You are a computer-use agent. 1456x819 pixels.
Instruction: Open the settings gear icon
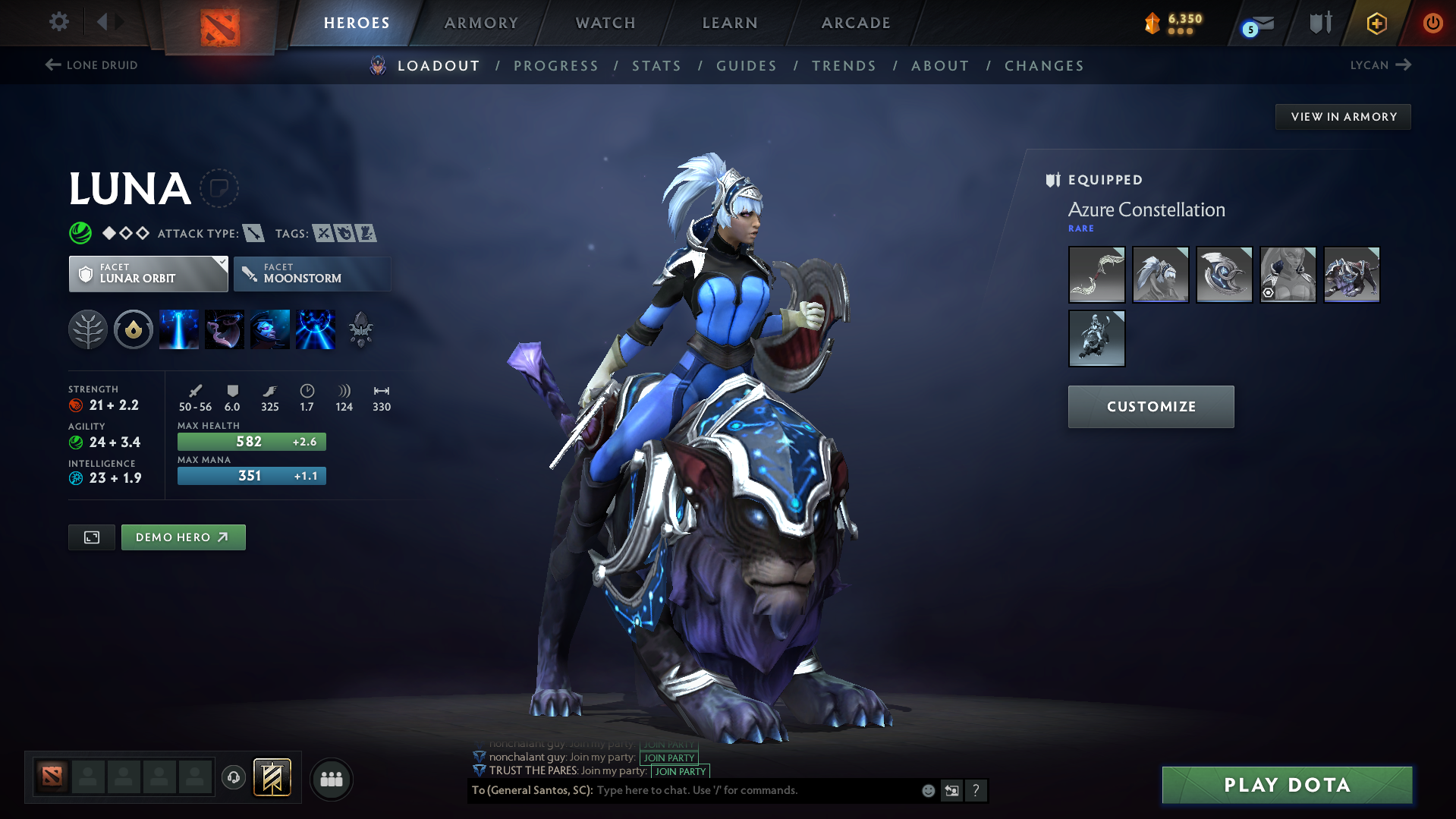[58, 22]
